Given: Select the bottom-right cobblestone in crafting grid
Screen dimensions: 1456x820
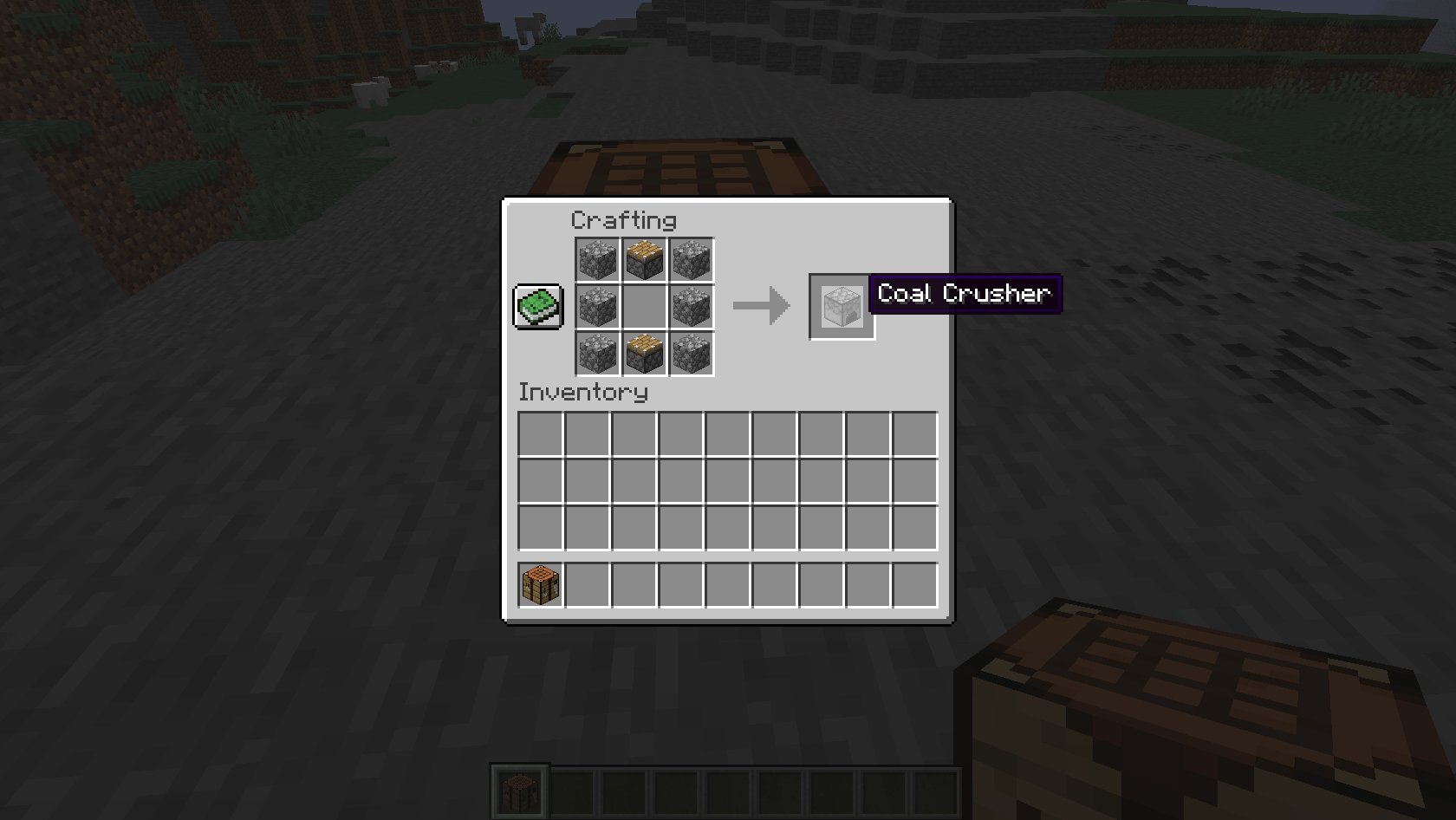Looking at the screenshot, I should [692, 353].
